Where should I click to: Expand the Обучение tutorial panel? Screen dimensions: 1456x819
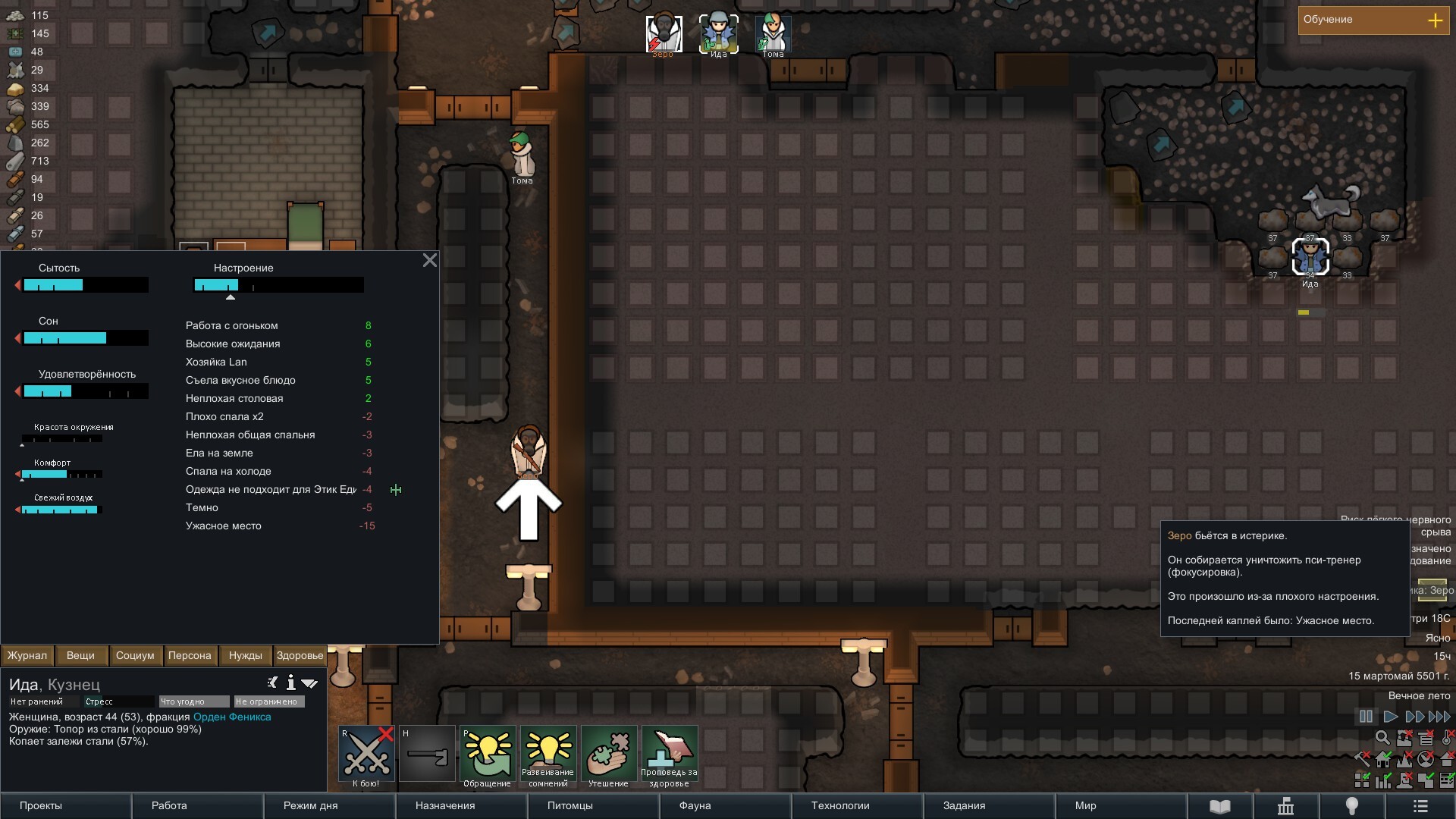(1435, 20)
